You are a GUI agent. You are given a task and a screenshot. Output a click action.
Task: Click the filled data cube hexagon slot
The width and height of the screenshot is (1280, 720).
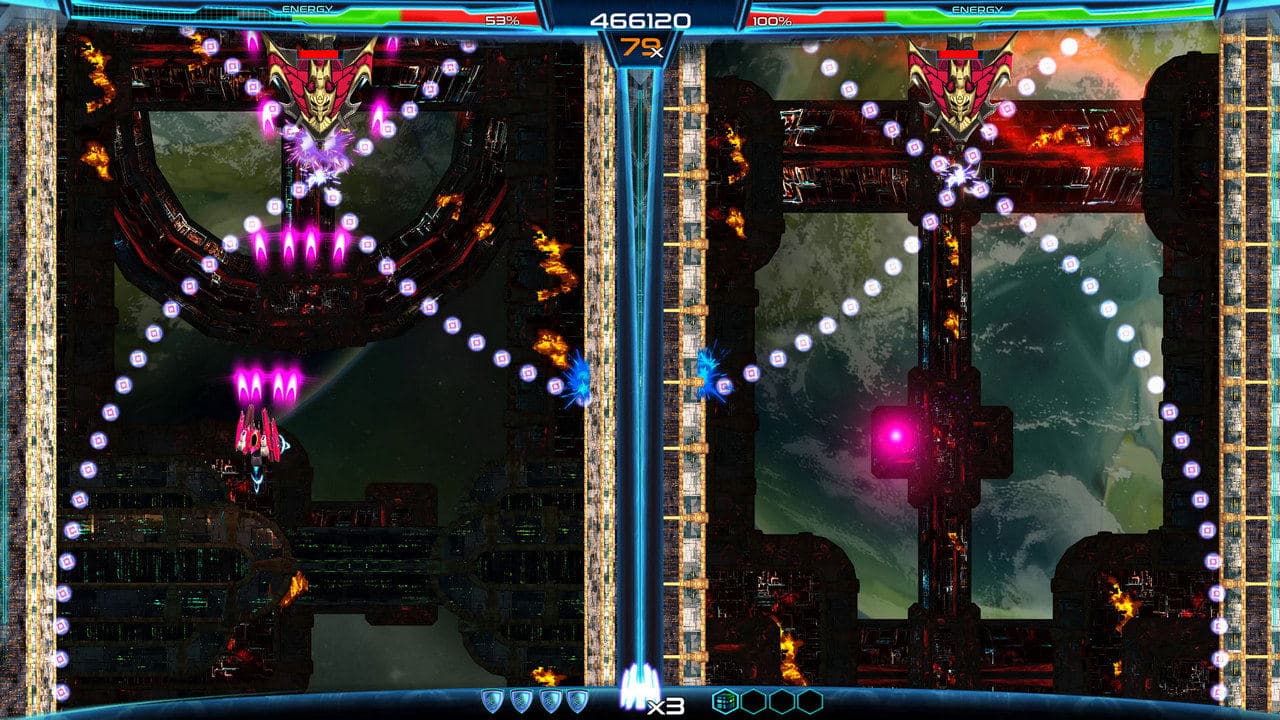[725, 700]
